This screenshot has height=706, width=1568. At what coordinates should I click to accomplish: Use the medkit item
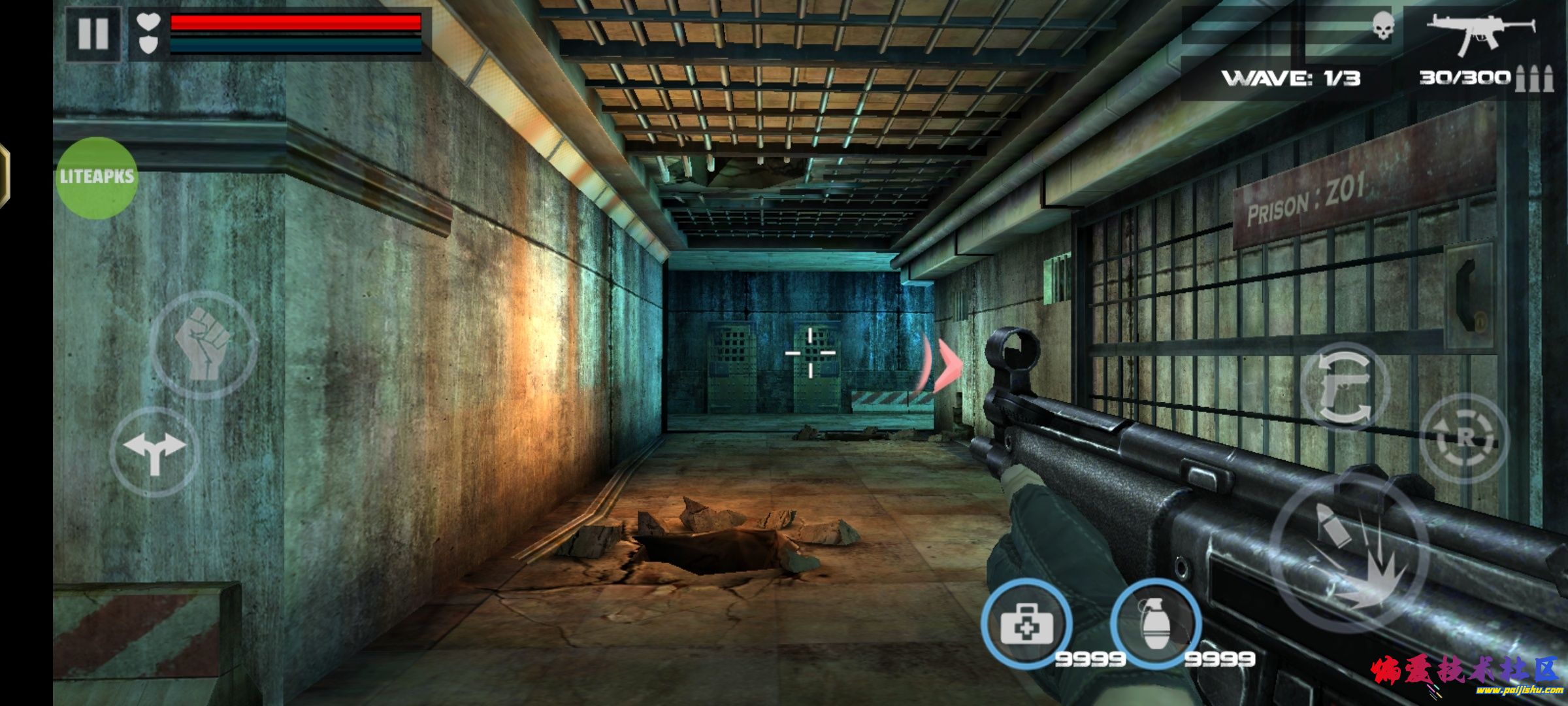pyautogui.click(x=1026, y=624)
